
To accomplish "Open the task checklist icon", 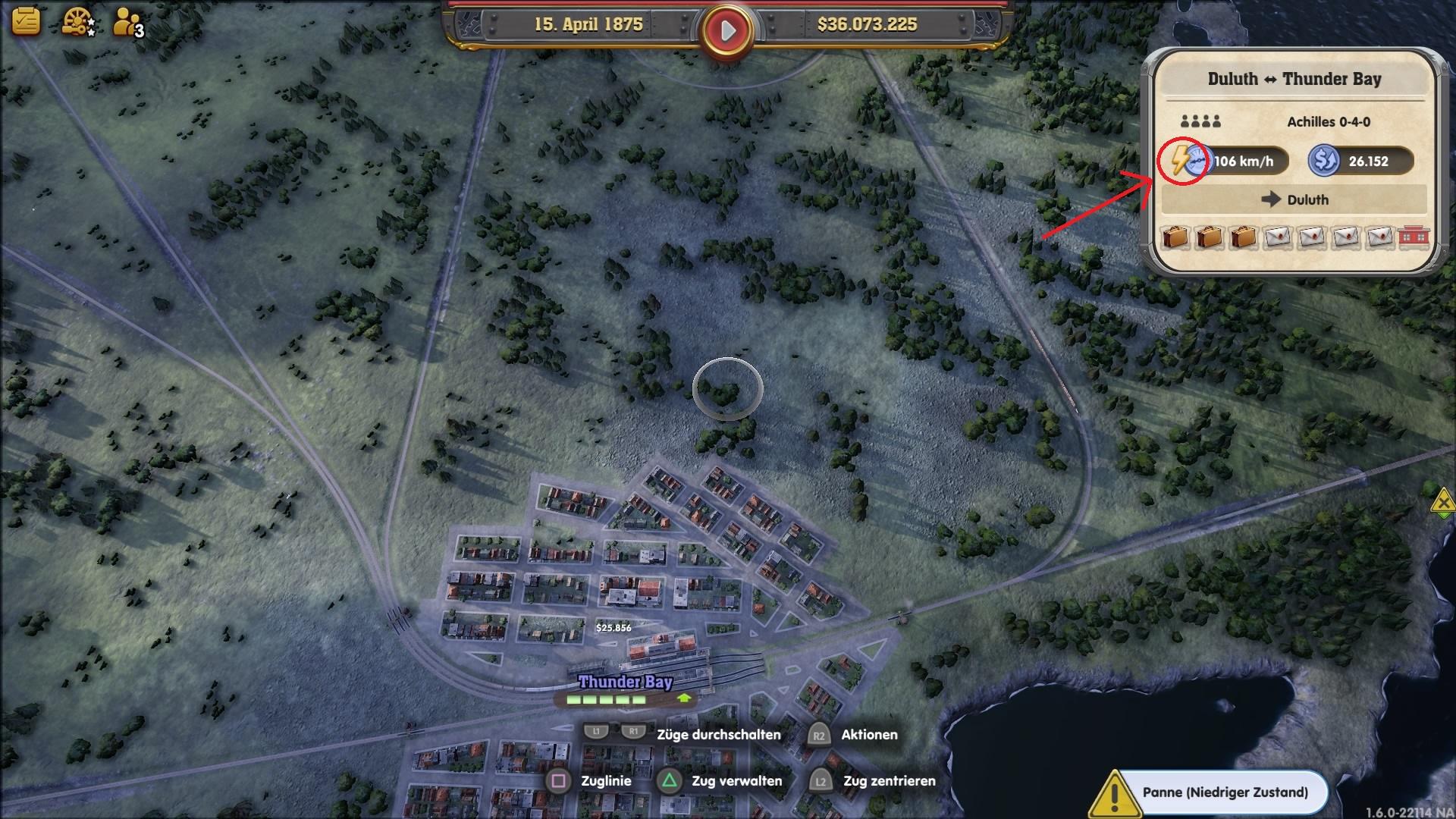I will (x=25, y=20).
